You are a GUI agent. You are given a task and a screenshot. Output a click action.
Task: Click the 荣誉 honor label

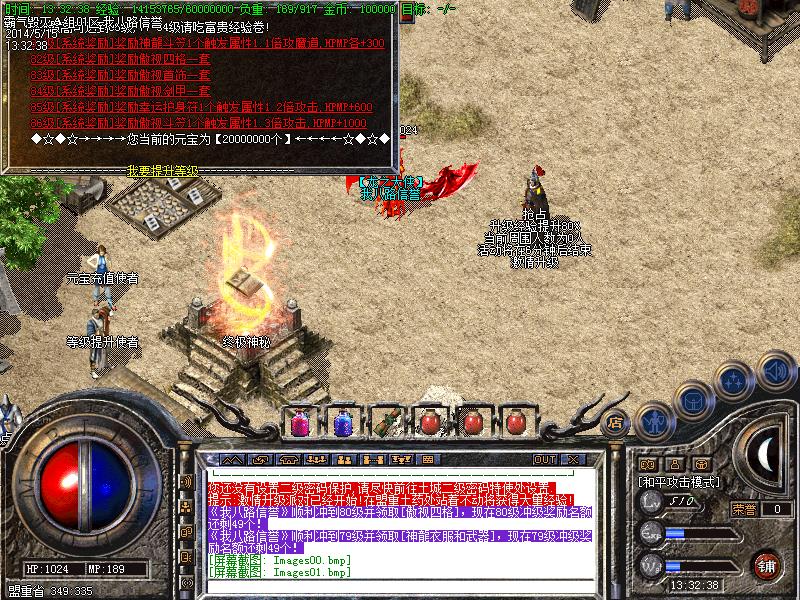(x=743, y=509)
